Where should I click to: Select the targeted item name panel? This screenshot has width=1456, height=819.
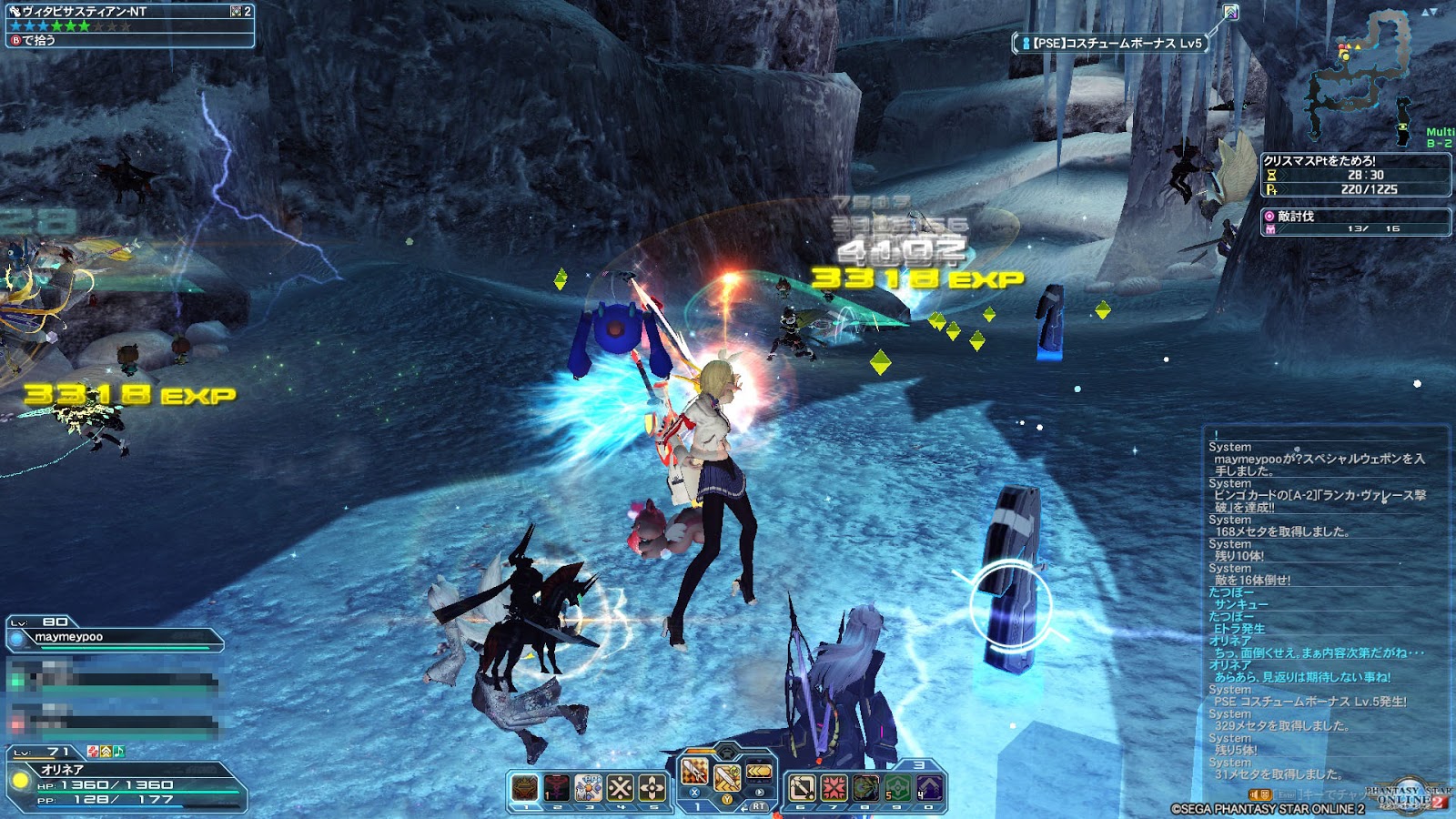(x=129, y=25)
